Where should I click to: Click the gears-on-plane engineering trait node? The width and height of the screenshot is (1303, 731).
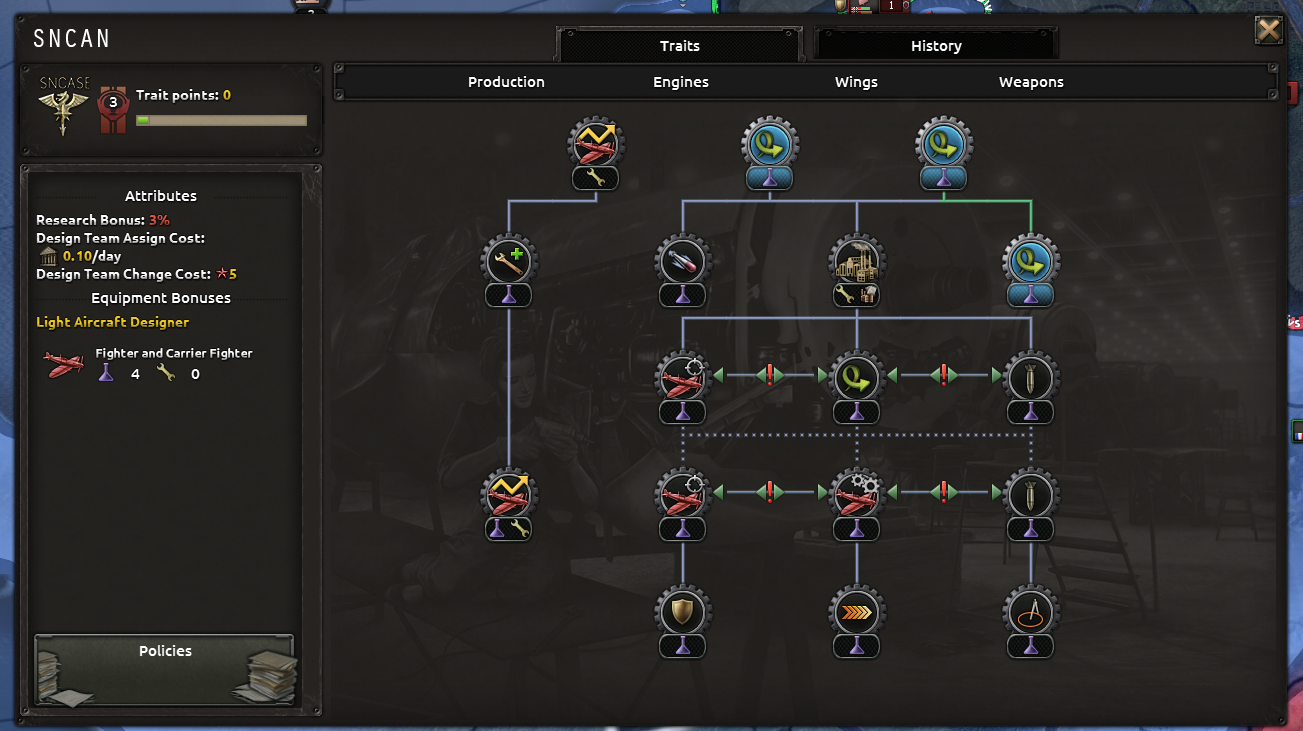[856, 491]
